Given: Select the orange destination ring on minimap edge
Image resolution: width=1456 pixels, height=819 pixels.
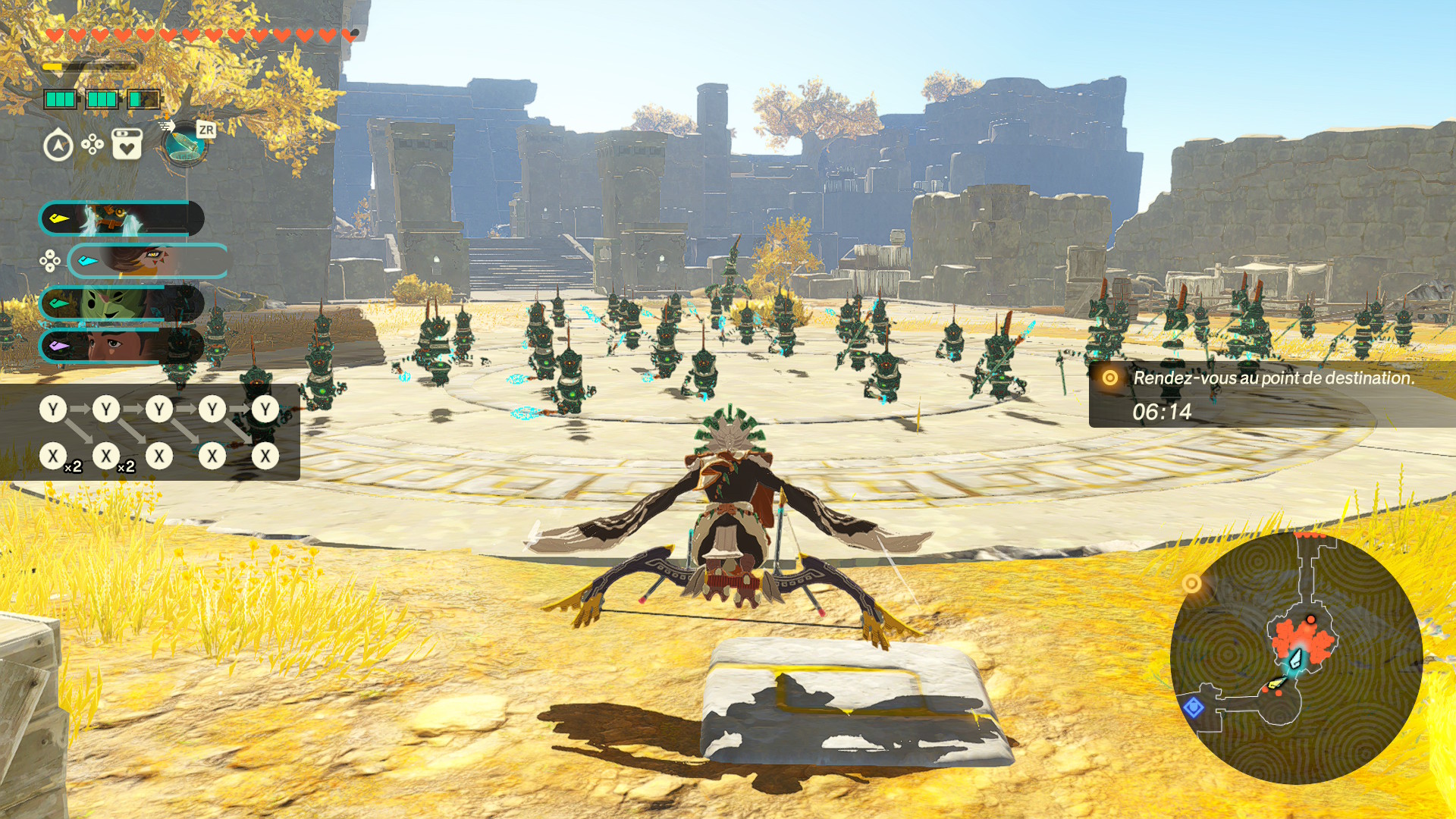Looking at the screenshot, I should (1191, 583).
